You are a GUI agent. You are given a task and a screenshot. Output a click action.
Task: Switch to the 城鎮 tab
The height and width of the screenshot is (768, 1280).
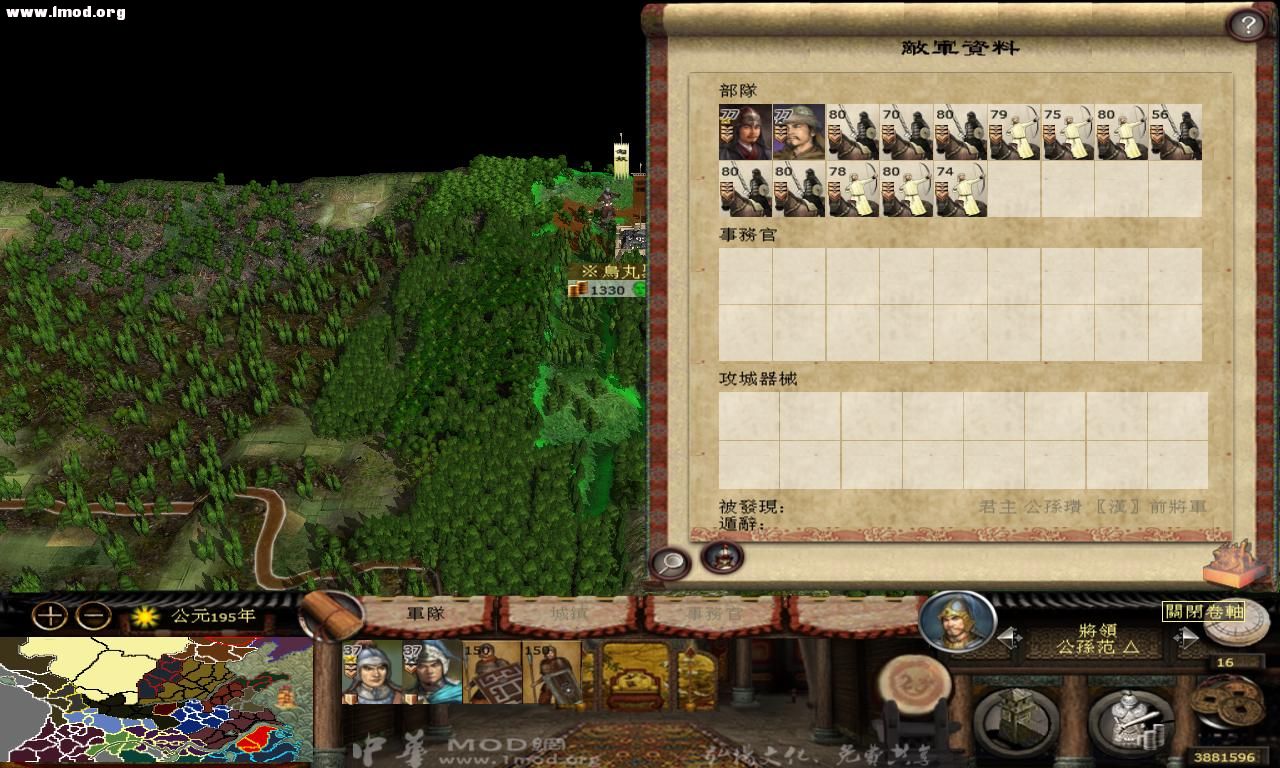pyautogui.click(x=568, y=614)
